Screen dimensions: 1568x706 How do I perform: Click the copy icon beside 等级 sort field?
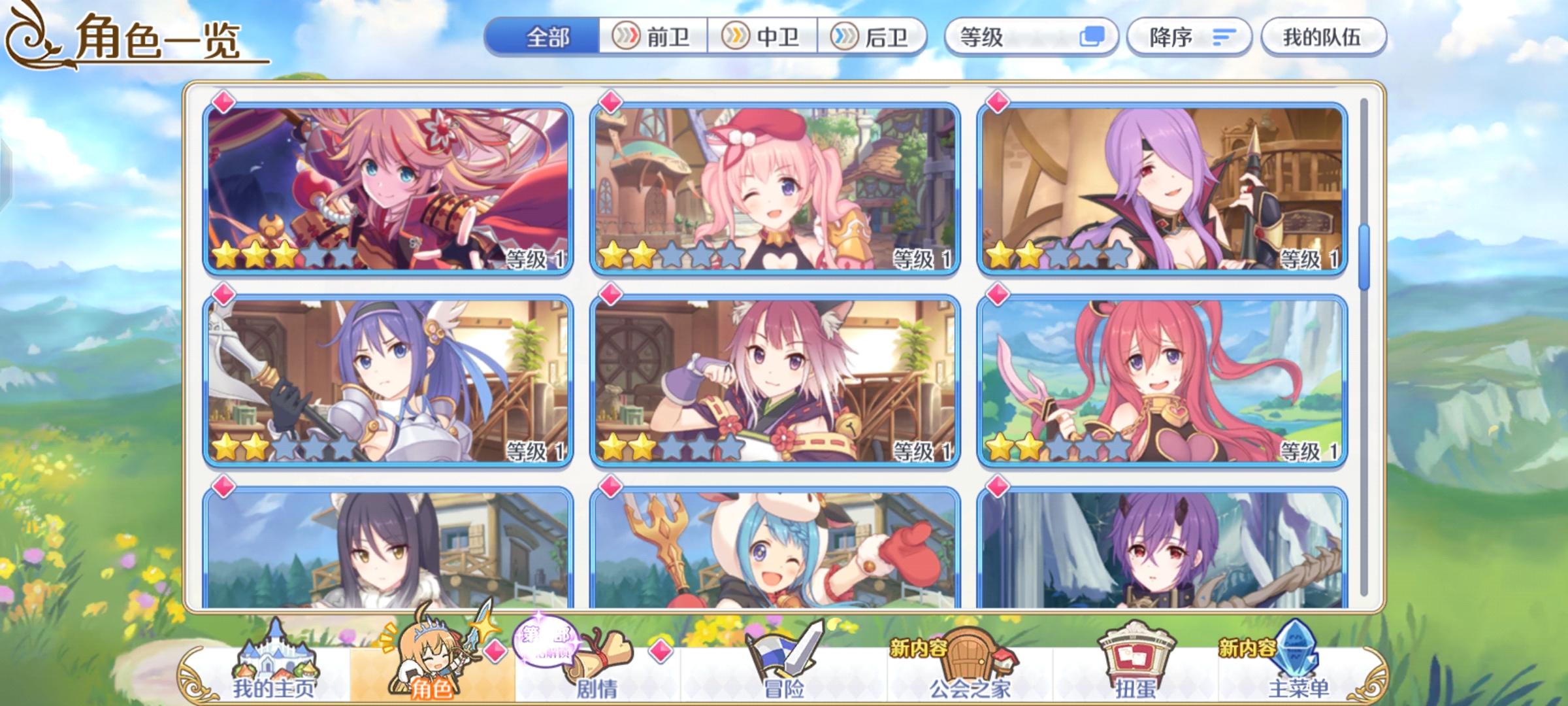[1094, 37]
